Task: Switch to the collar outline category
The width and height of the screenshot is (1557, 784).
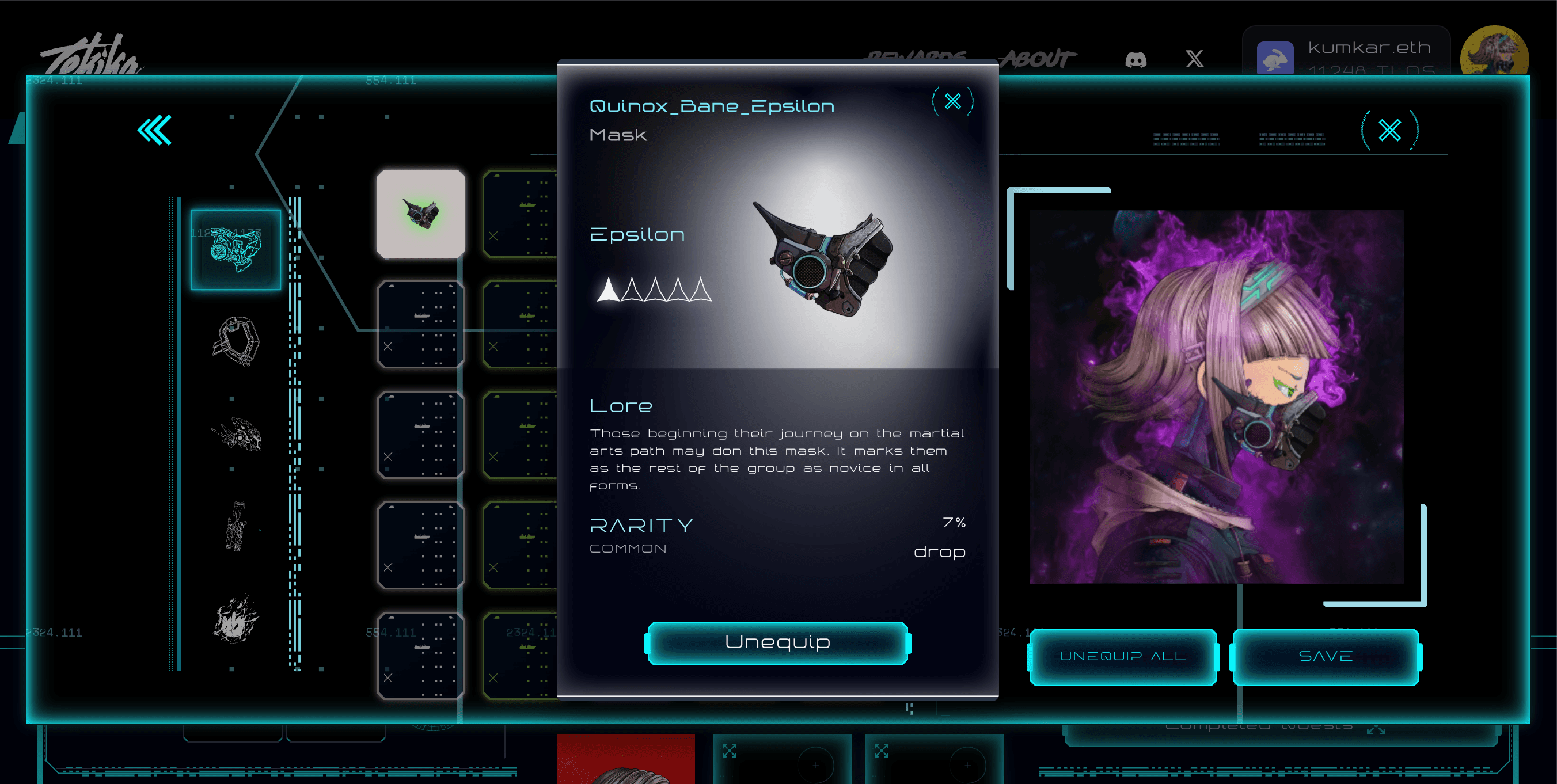Action: (236, 341)
